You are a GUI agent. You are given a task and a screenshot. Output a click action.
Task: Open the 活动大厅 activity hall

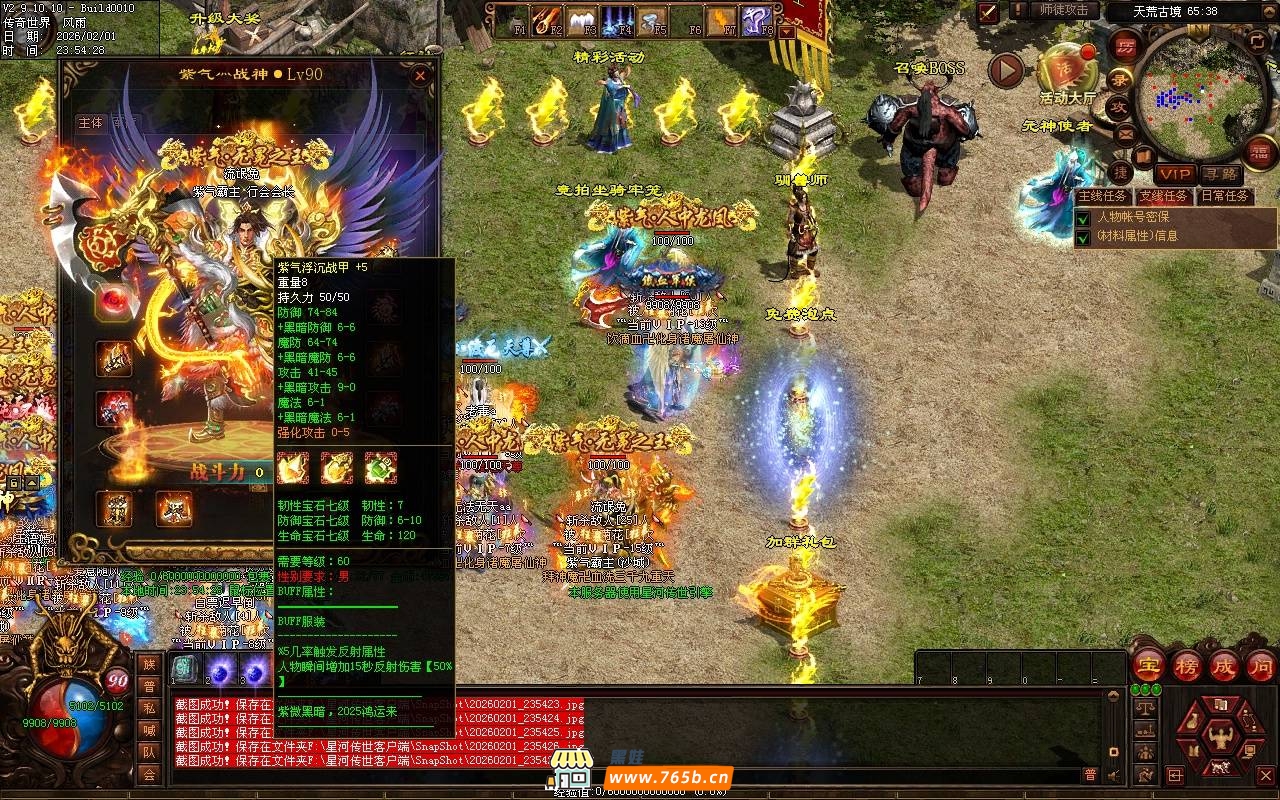[x=1067, y=68]
